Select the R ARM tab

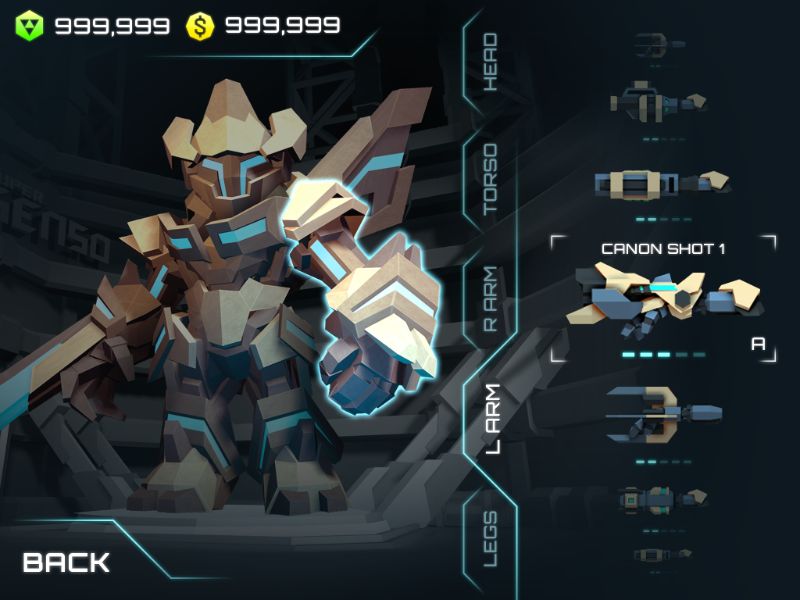[491, 301]
